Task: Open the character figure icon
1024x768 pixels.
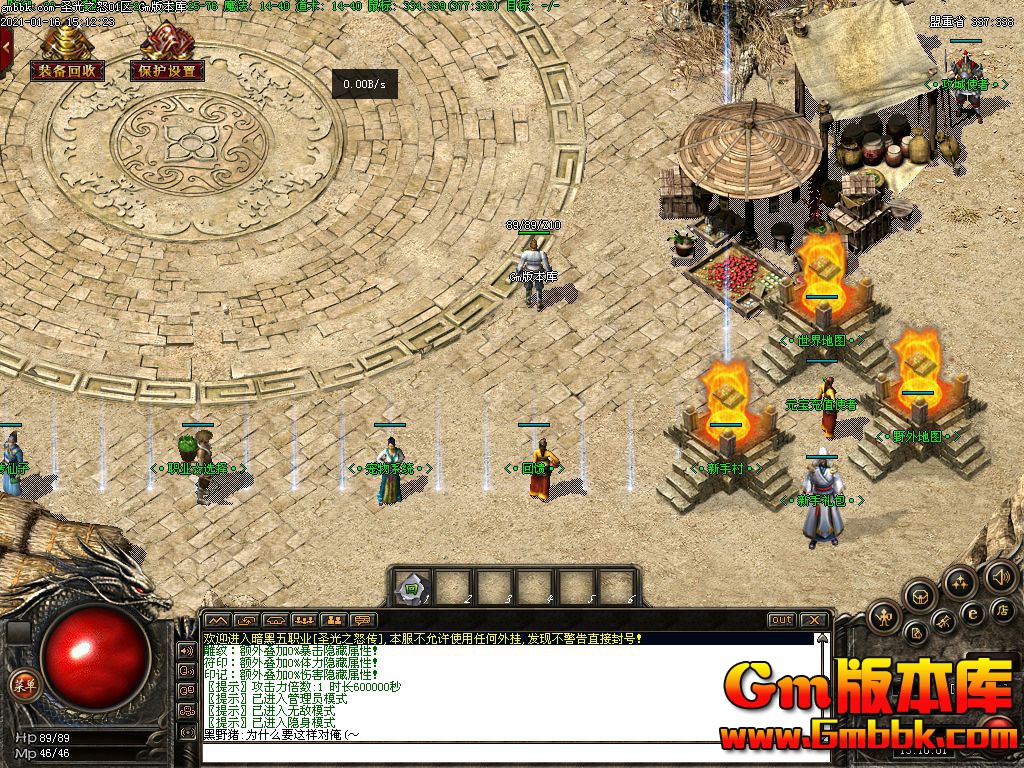Action: pyautogui.click(x=884, y=617)
